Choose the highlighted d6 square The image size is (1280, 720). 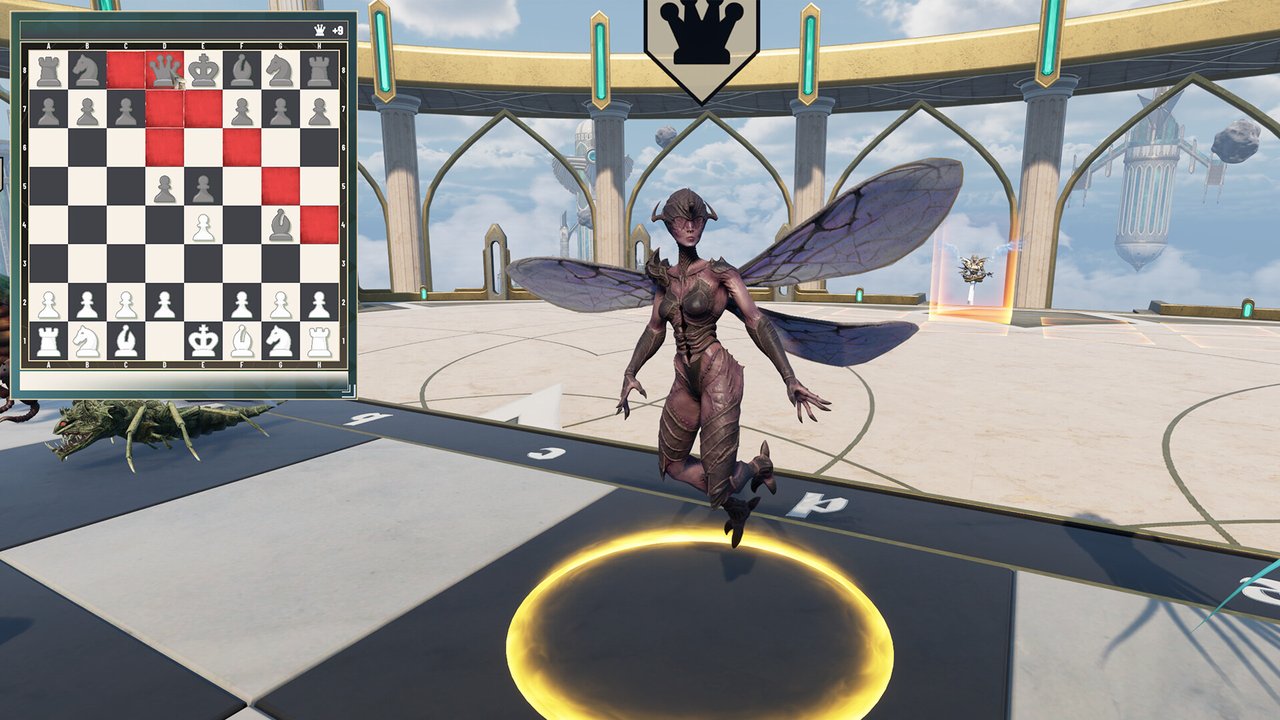[x=165, y=147]
